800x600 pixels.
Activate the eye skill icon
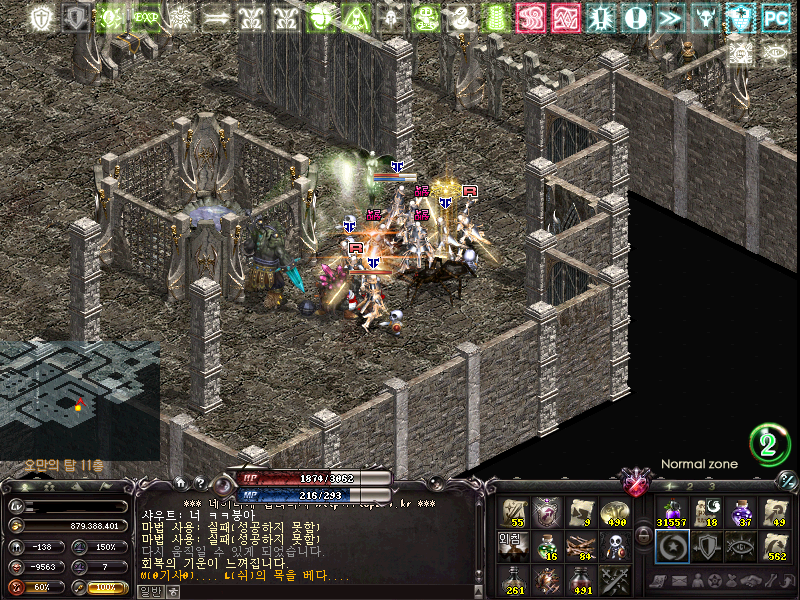point(741,546)
